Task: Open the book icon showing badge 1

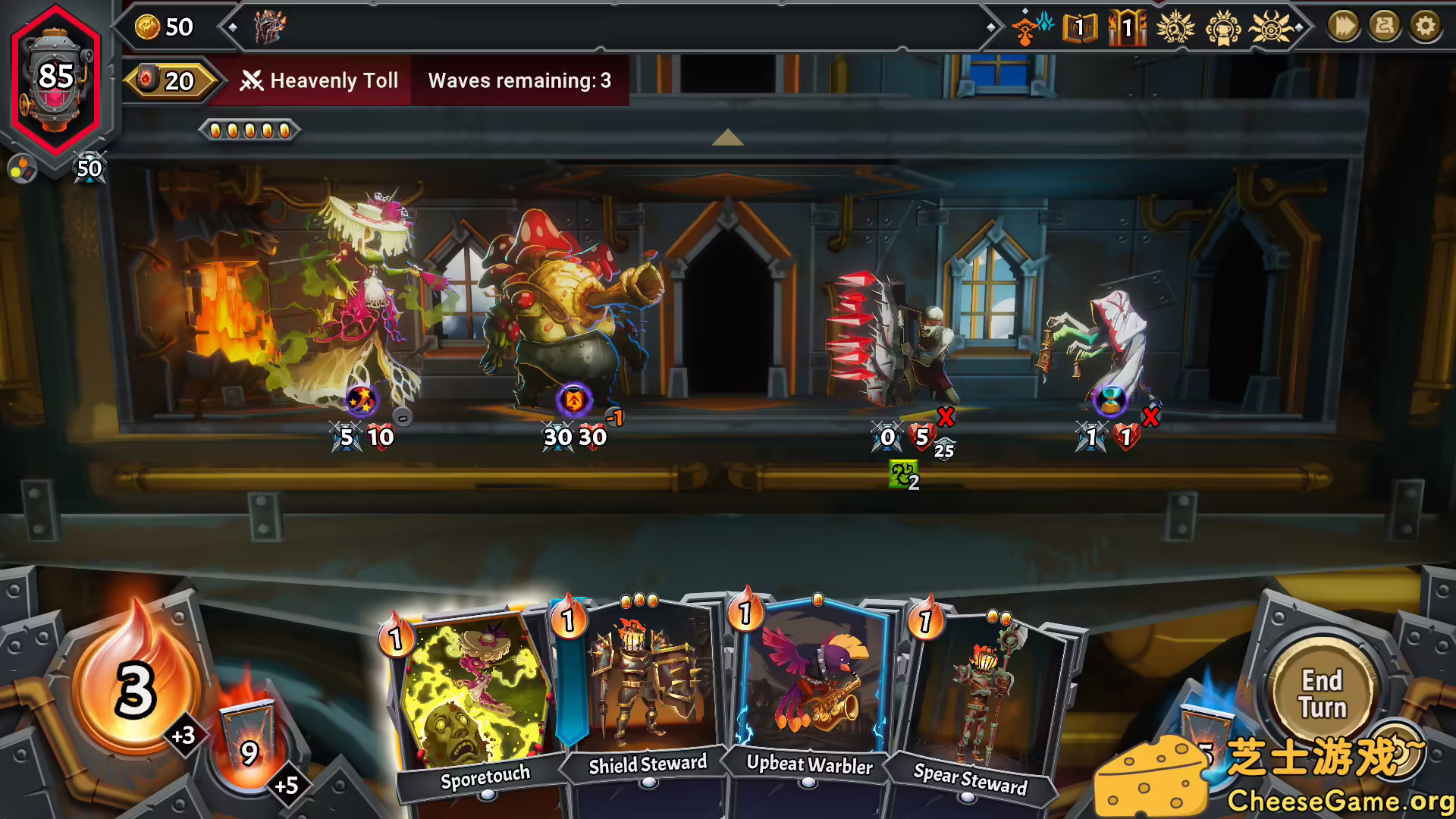Action: coord(1081,27)
